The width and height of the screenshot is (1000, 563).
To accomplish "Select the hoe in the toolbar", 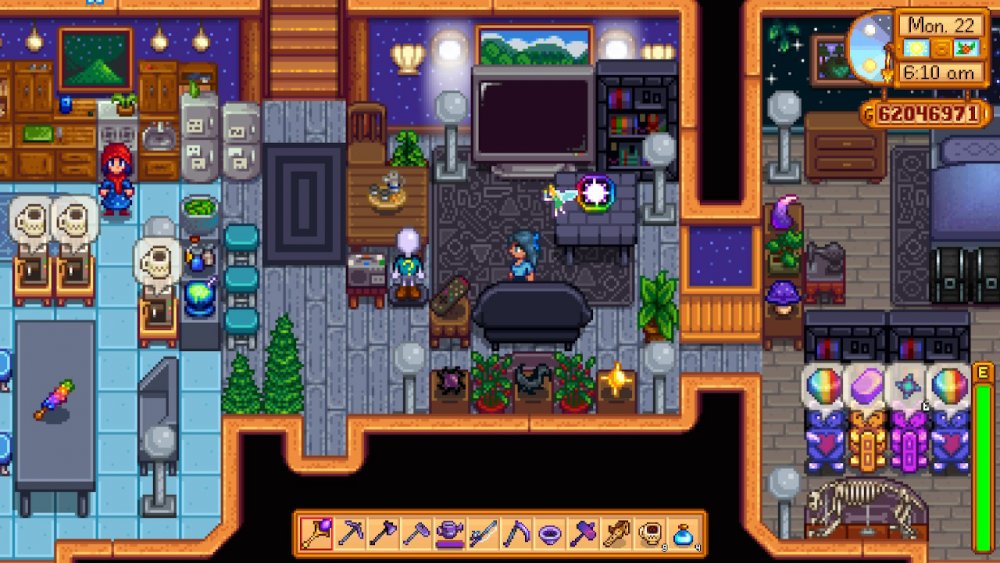I will pos(417,534).
